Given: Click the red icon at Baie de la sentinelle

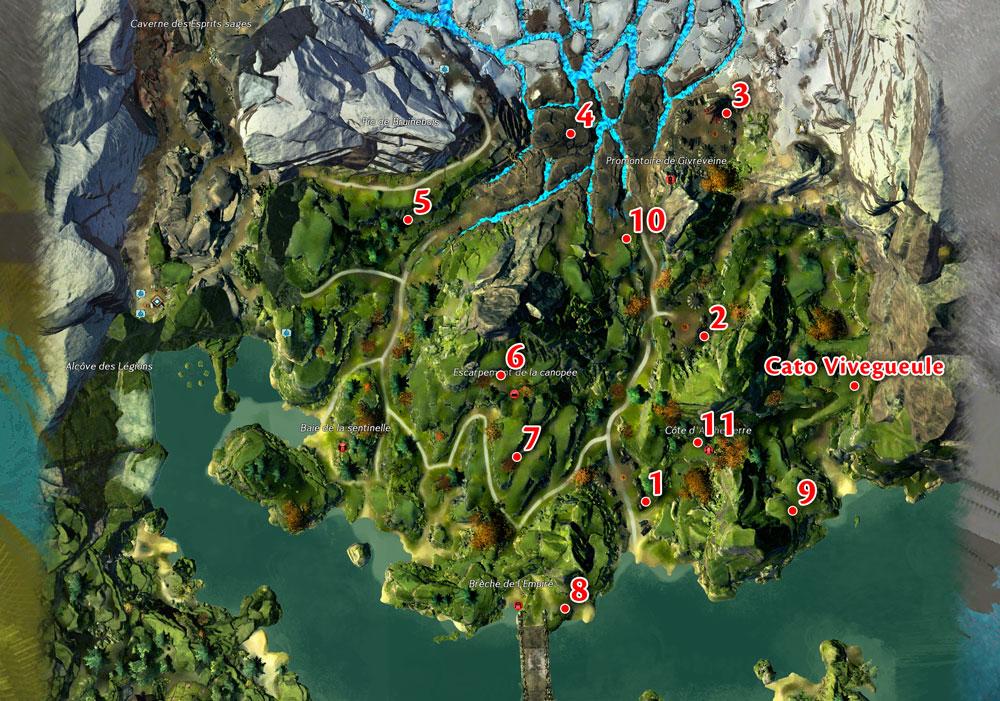Looking at the screenshot, I should (342, 448).
